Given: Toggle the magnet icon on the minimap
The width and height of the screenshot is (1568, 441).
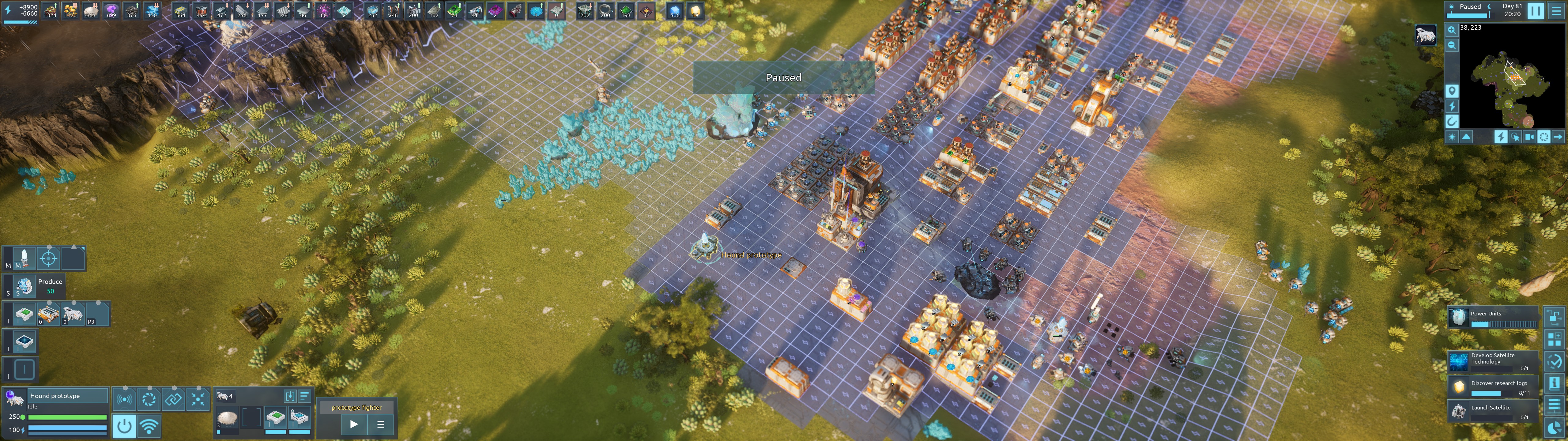Looking at the screenshot, I should point(1452,121).
